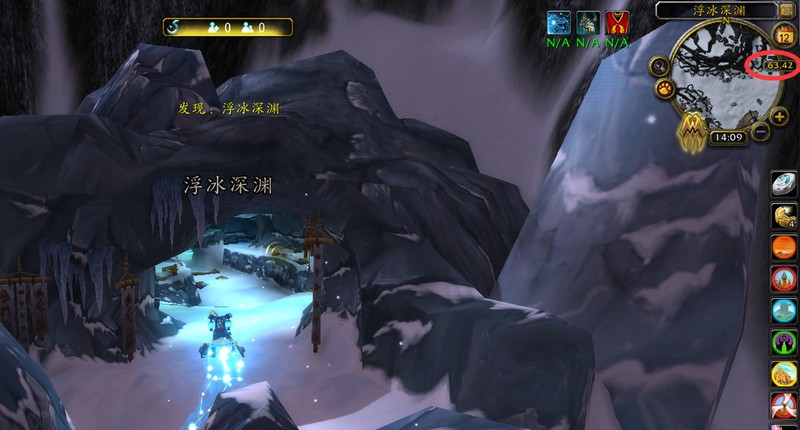Click the yellow swirl group-finder bar
Viewport: 800px width, 430px height.
228,27
